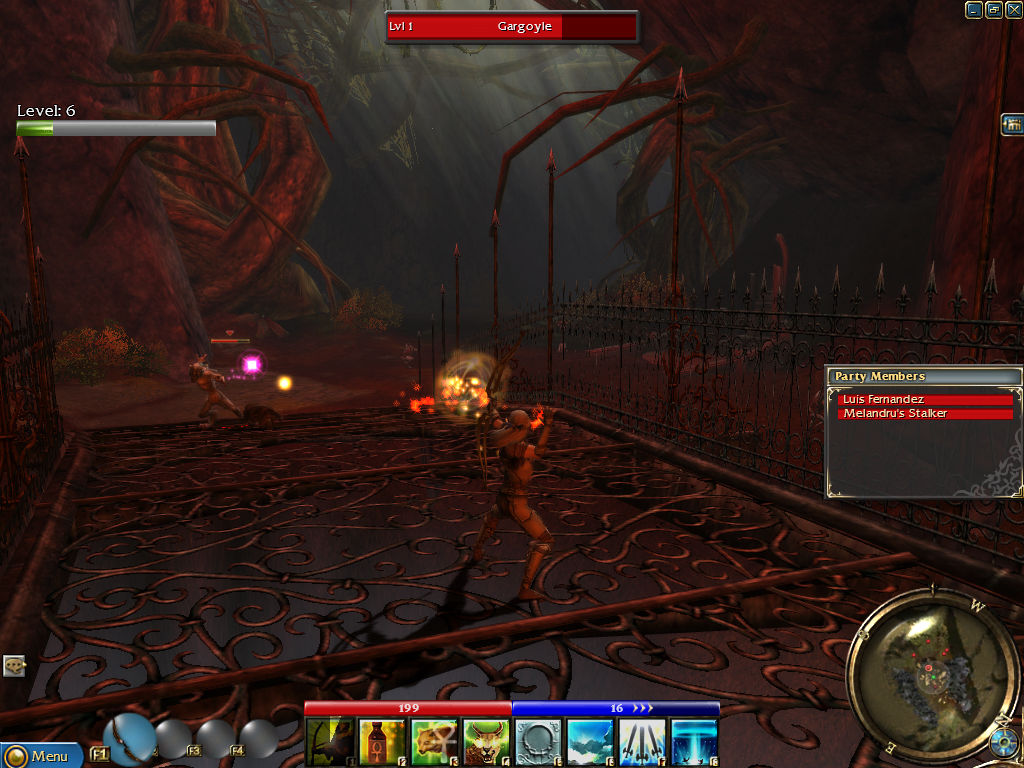Open the Menu button
Viewport: 1024px width, 768px height.
tap(40, 755)
